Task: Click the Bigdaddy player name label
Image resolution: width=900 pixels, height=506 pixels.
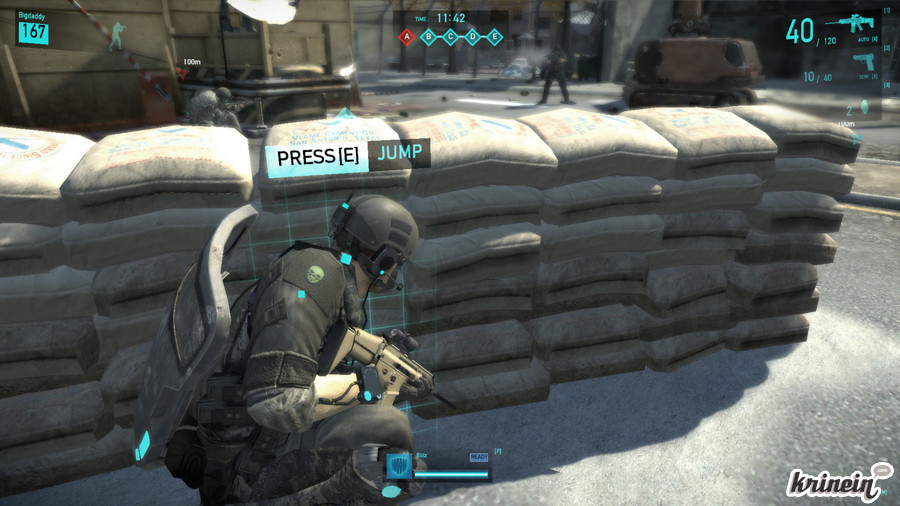Action: click(33, 17)
